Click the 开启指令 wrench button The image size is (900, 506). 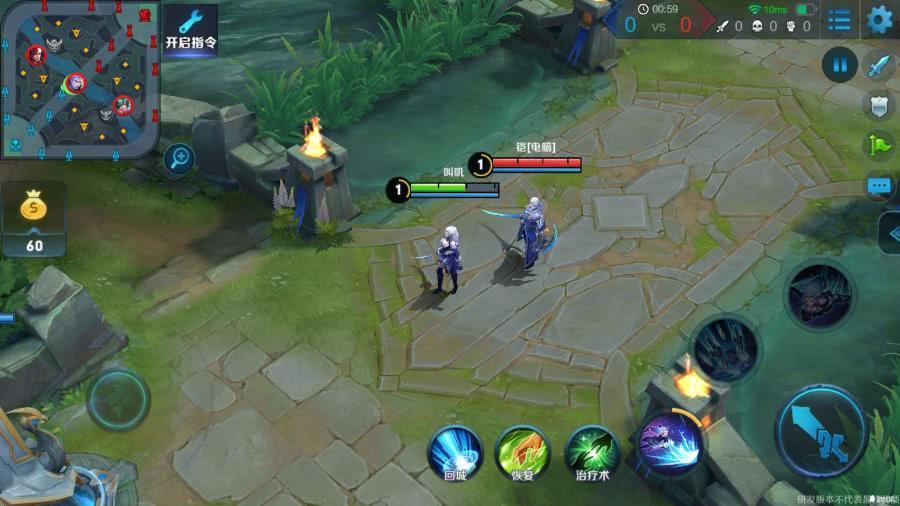click(x=190, y=30)
